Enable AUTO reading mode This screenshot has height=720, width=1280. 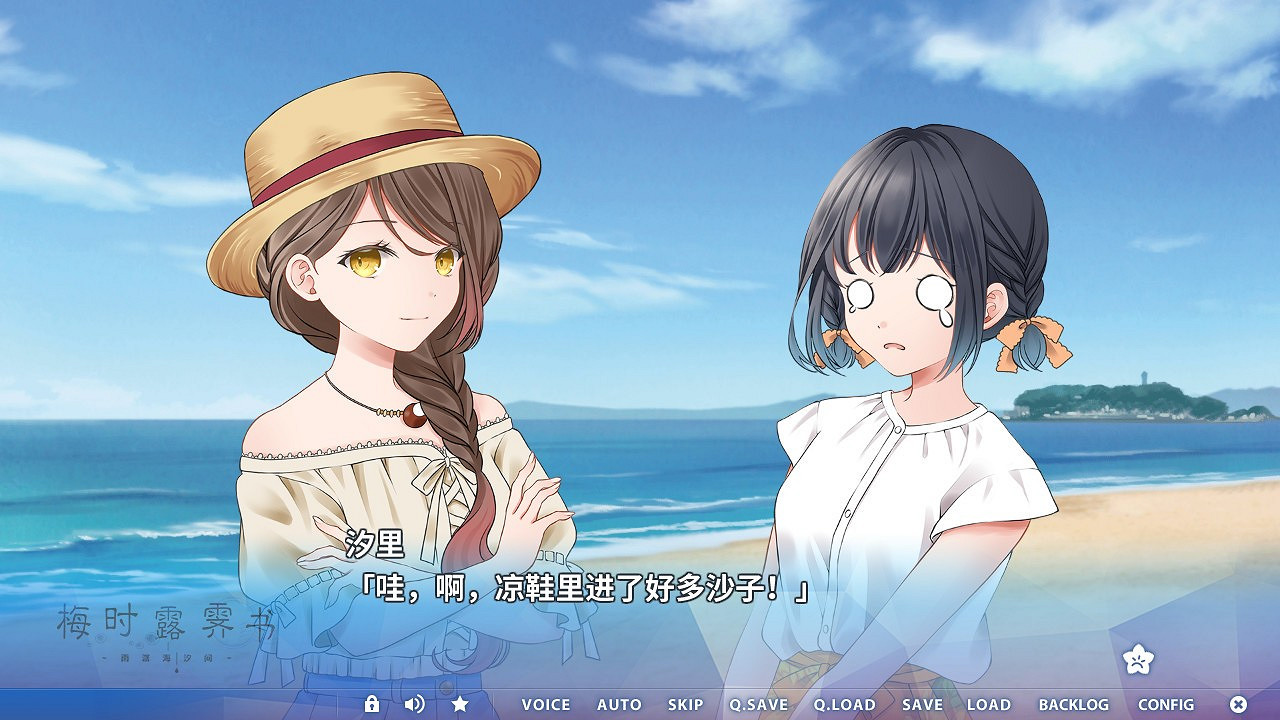click(618, 705)
